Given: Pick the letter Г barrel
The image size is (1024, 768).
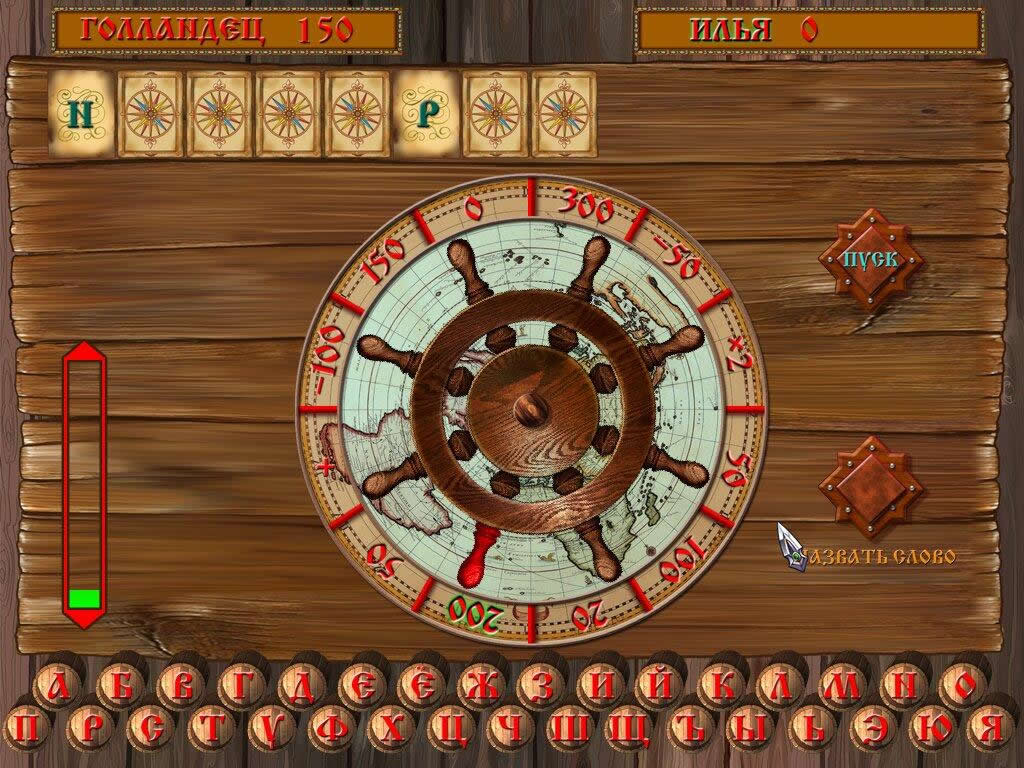Looking at the screenshot, I should [x=241, y=686].
